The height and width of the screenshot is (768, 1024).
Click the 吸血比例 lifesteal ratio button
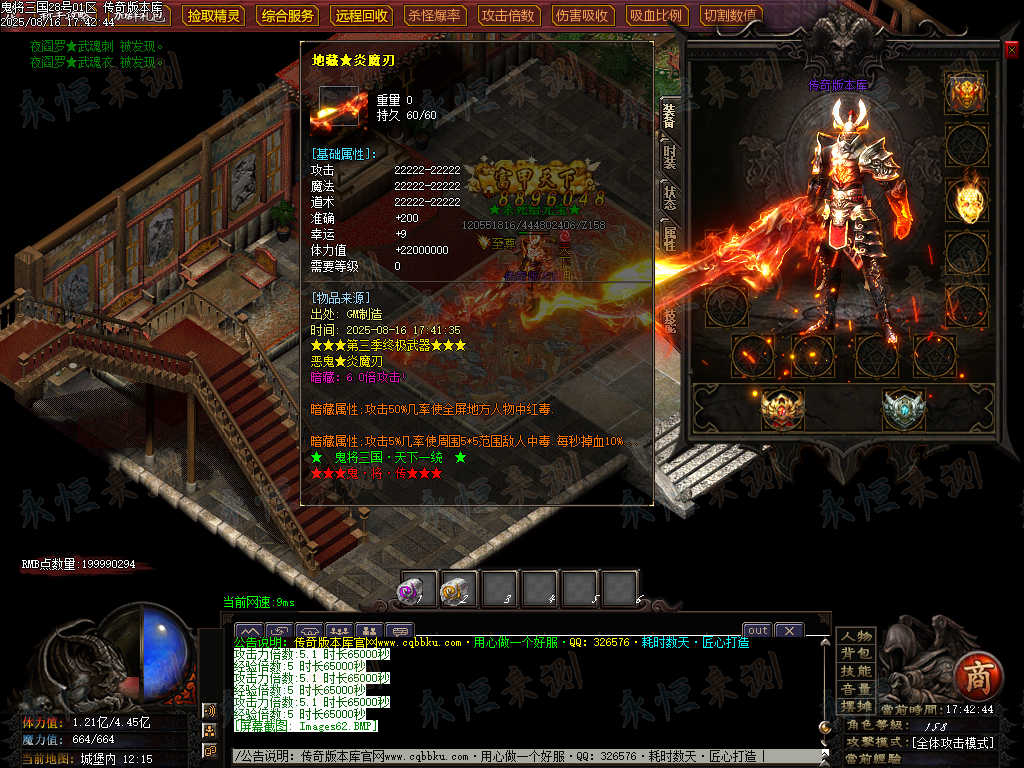[x=656, y=16]
